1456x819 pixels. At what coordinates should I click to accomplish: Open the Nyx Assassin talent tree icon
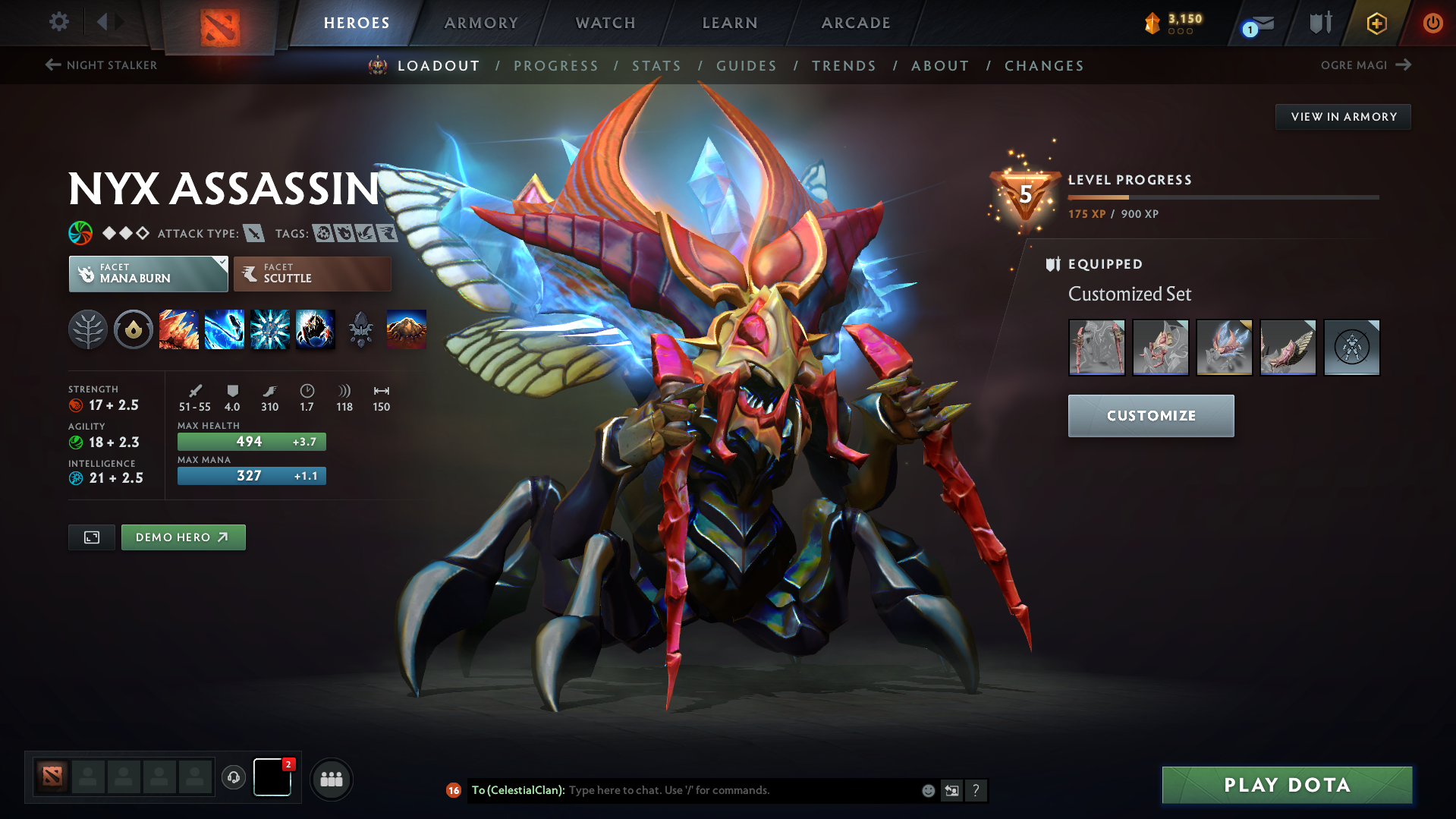[88, 329]
